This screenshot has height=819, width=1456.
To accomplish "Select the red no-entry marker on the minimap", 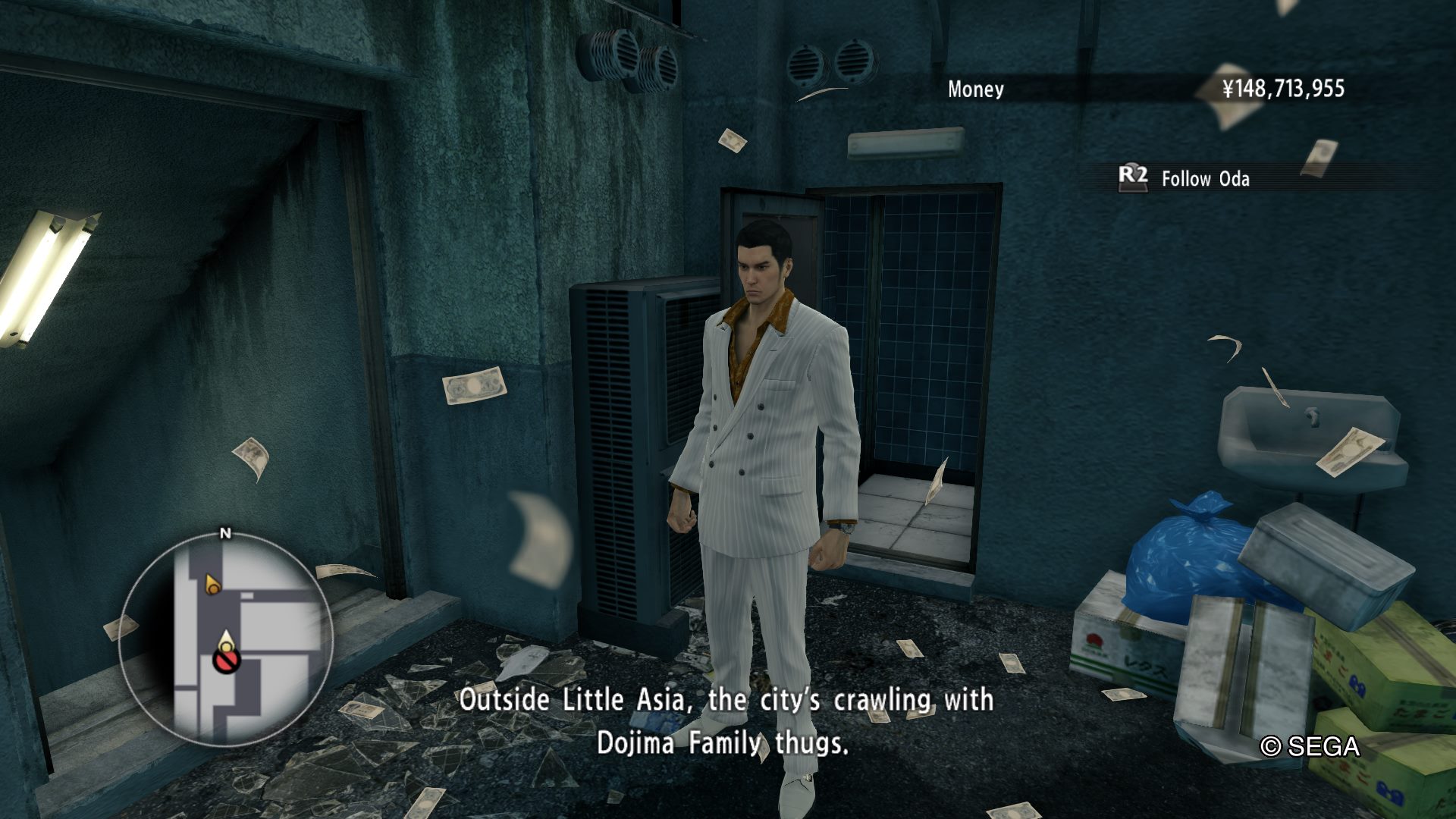I will point(226,662).
